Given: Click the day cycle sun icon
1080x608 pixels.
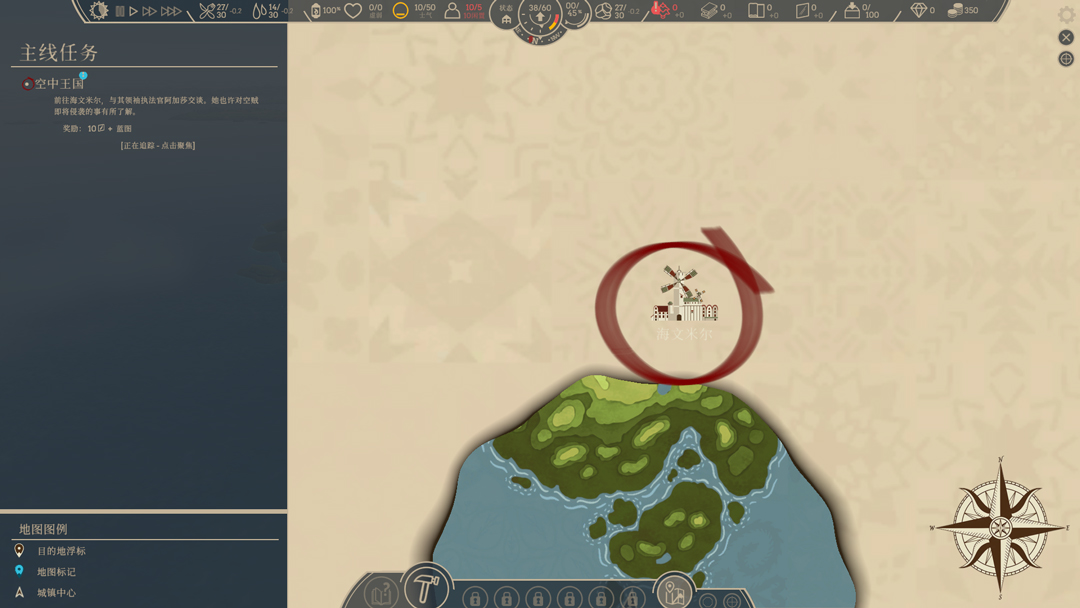Looking at the screenshot, I should click(98, 11).
